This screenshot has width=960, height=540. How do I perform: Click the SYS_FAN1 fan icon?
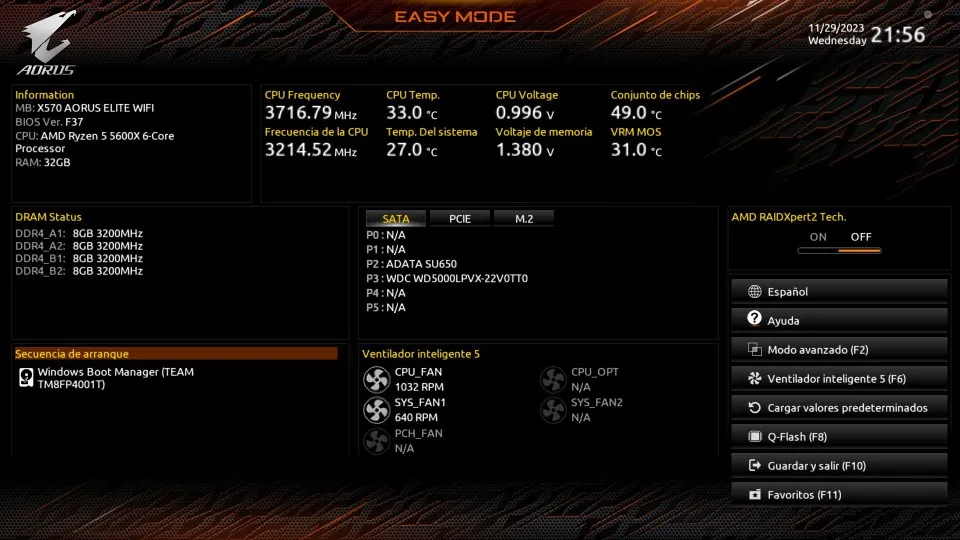point(377,410)
